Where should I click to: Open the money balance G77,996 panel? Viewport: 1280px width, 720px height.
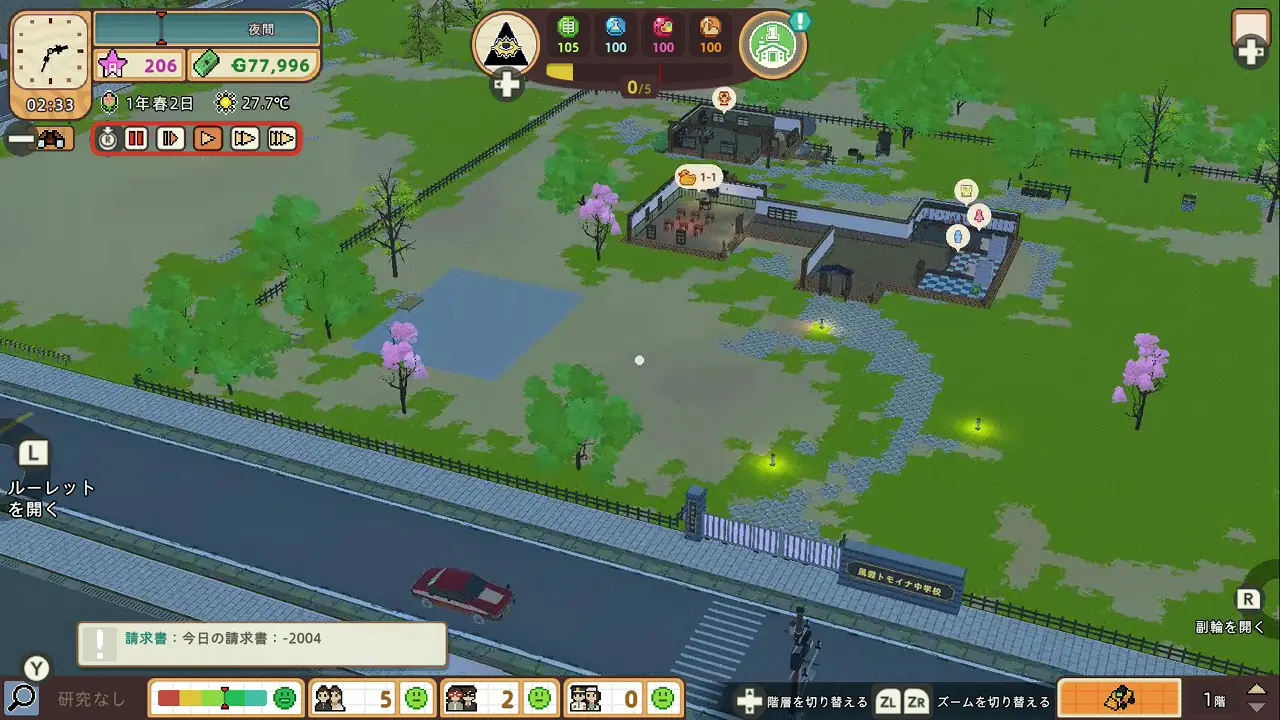[255, 66]
